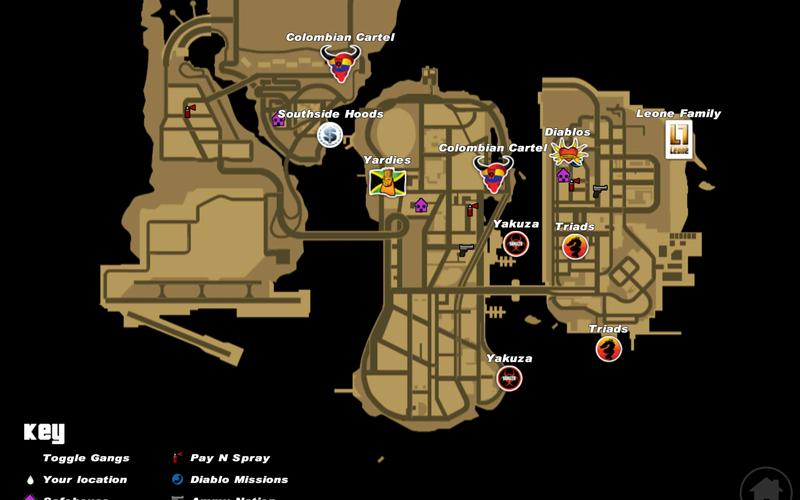Select Pay N Spray in the key
800x500 pixels.
coord(229,458)
